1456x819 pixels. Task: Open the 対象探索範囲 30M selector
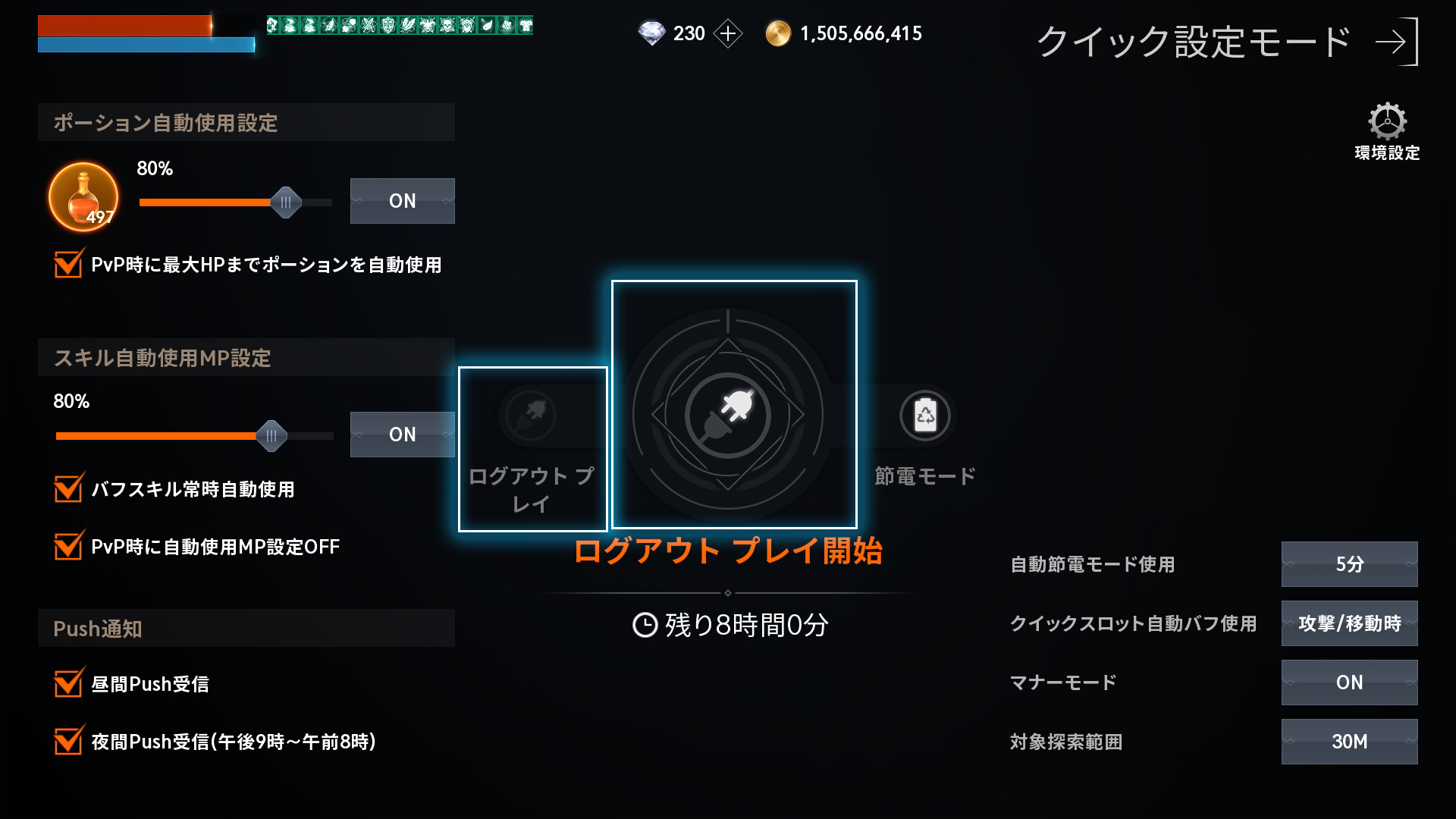(1349, 741)
